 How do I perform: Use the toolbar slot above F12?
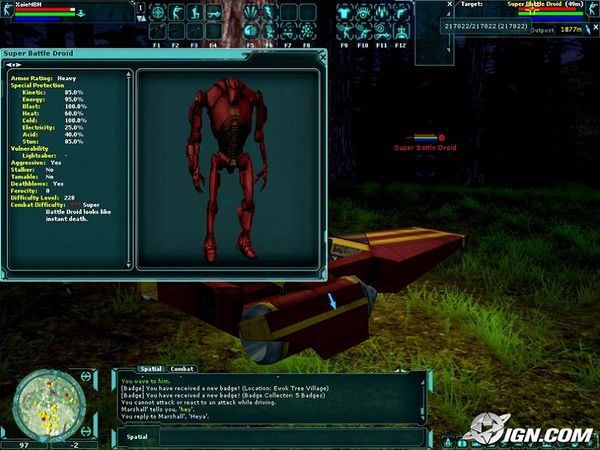pos(403,30)
